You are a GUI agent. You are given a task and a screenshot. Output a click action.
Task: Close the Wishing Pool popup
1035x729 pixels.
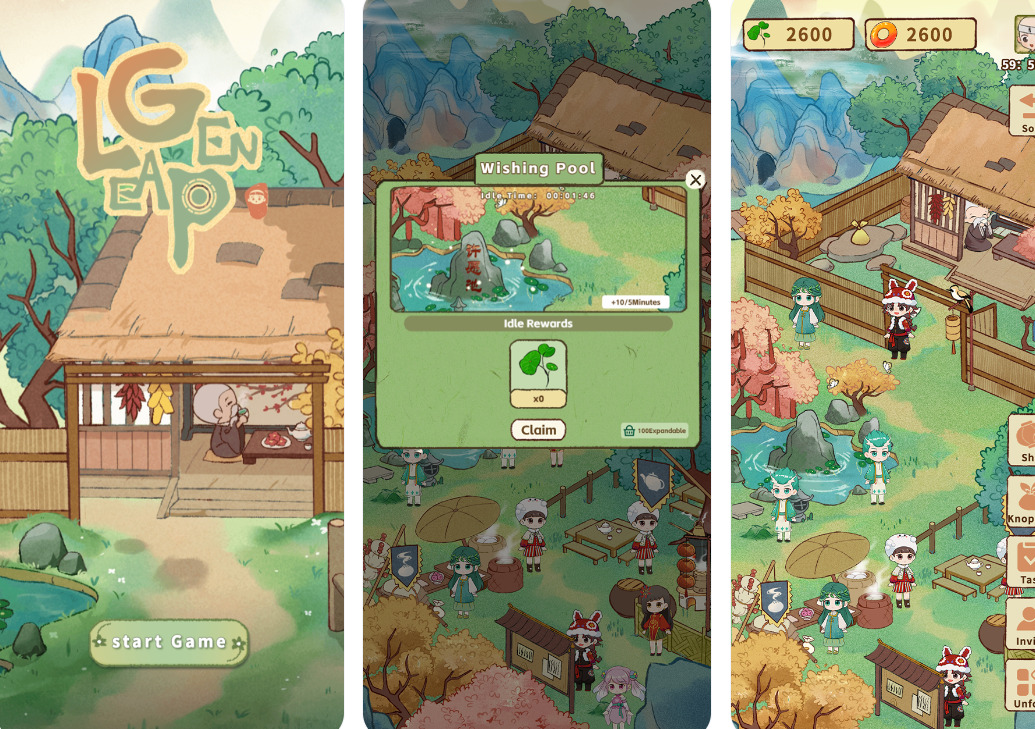point(695,180)
